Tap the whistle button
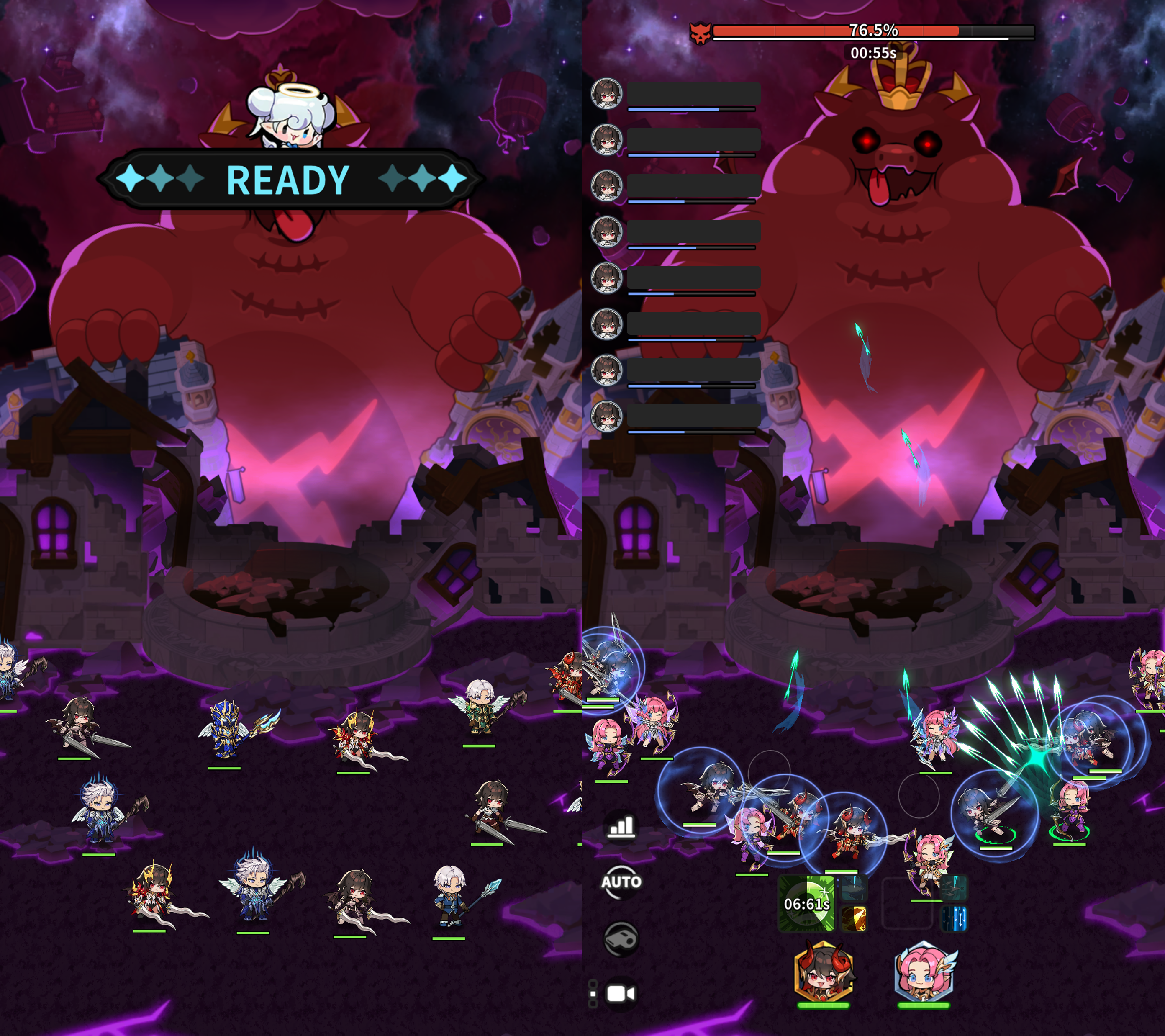 tap(621, 938)
